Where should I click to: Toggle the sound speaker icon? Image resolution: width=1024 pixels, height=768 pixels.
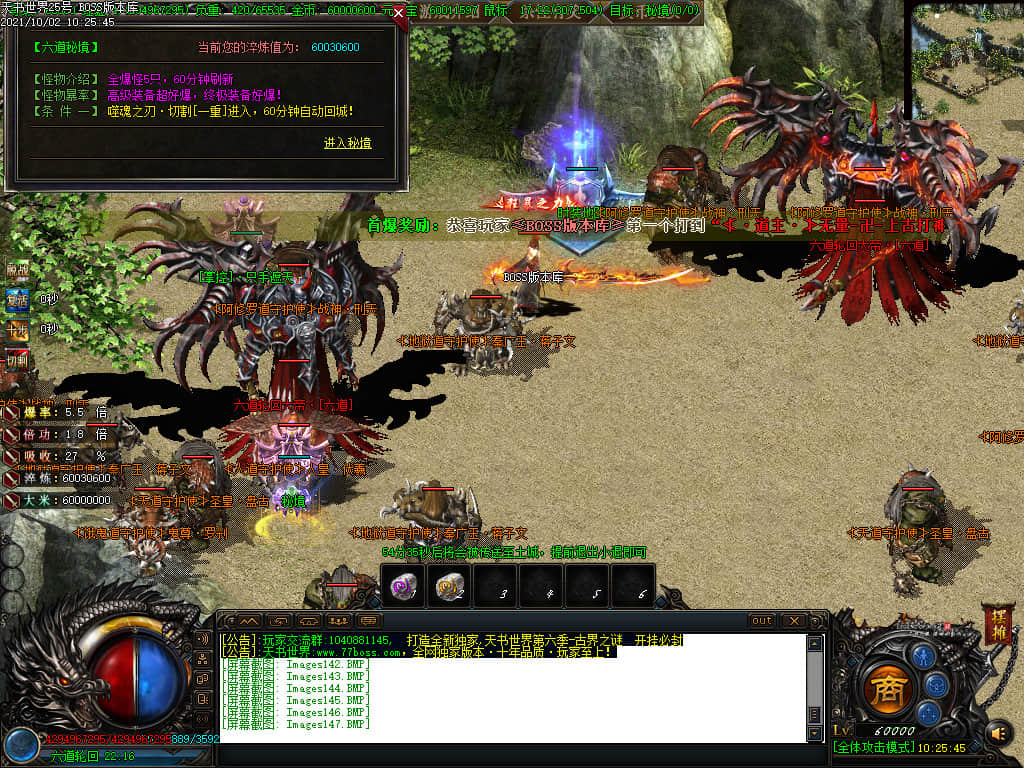click(x=997, y=735)
